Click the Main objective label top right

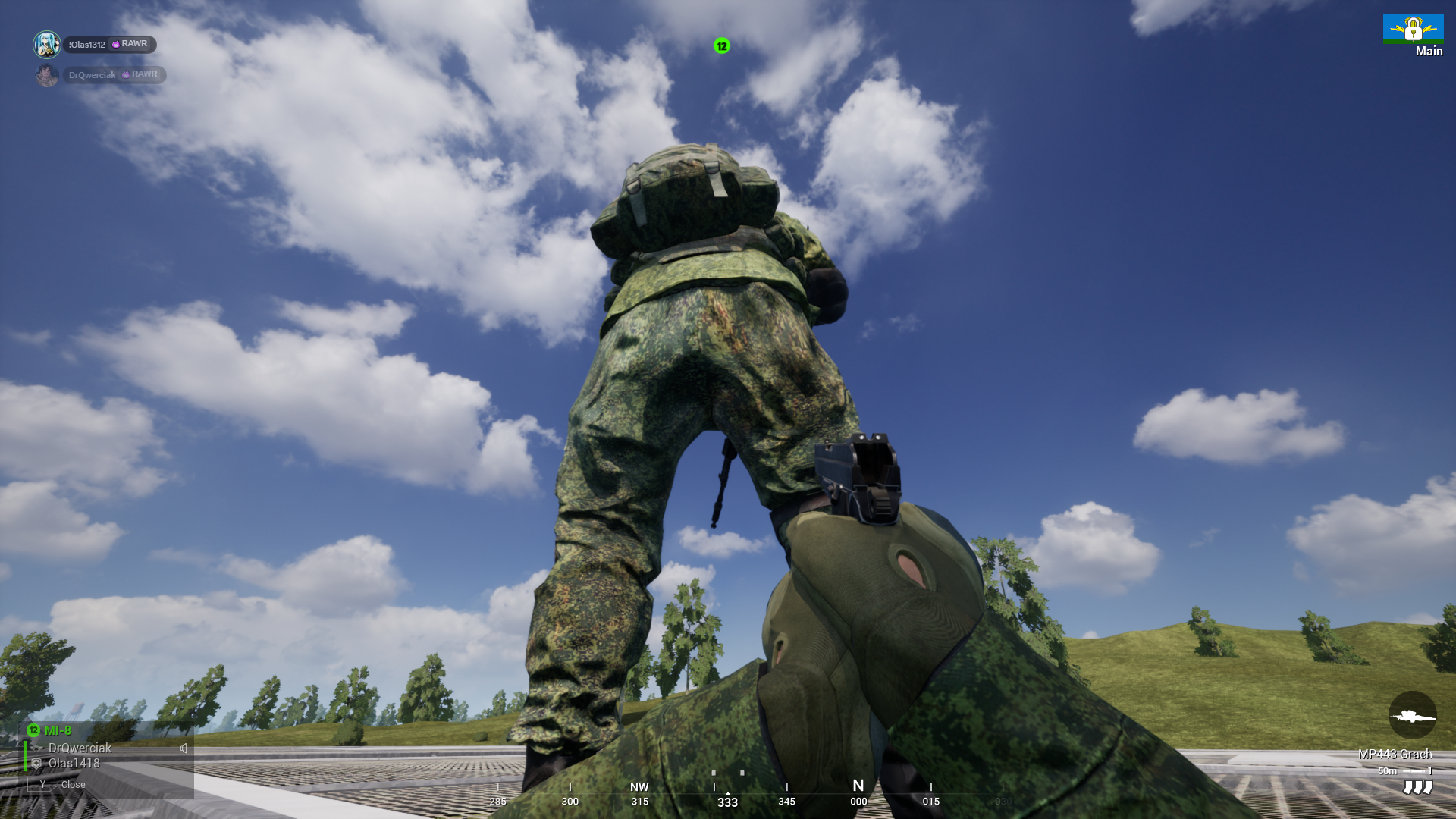[x=1429, y=51]
